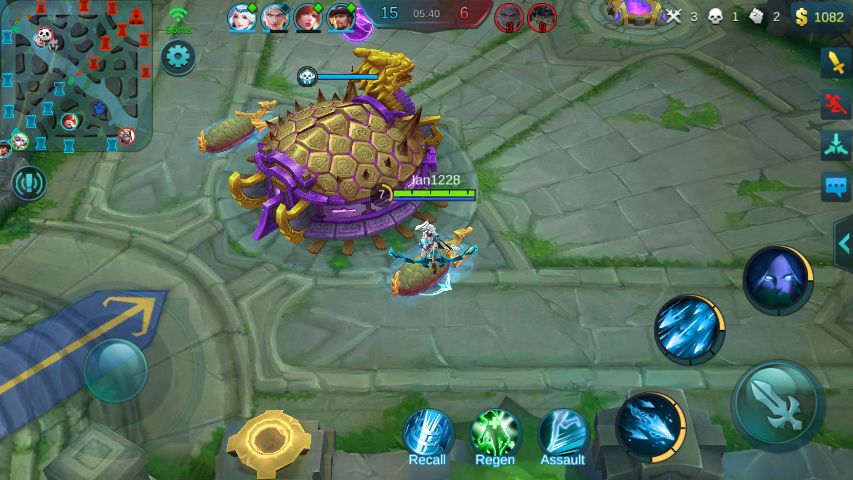The image size is (853, 480).
Task: Send the yellow sword attack signal
Action: [835, 62]
